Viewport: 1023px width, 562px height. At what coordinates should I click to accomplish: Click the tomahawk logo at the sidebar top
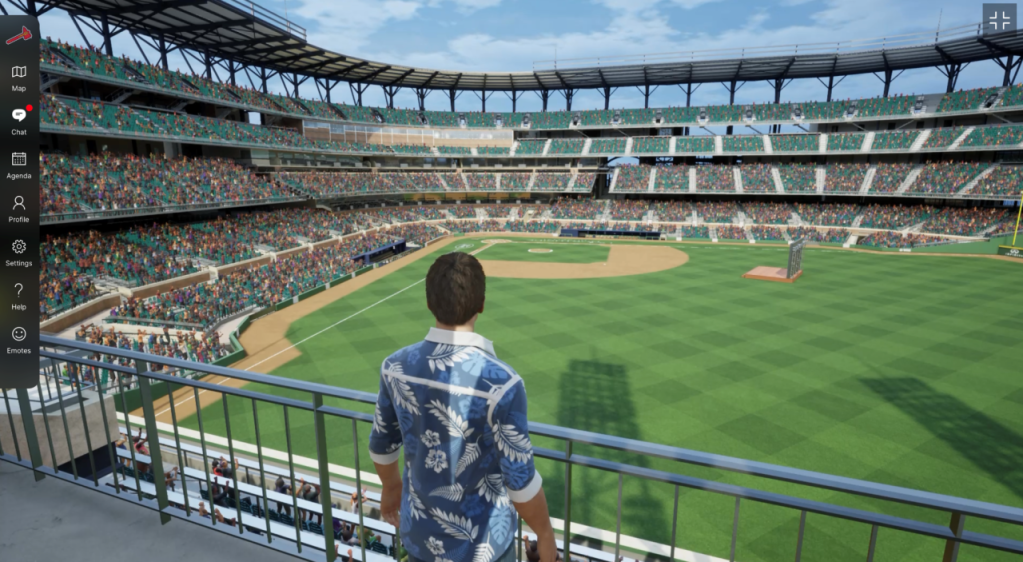click(18, 35)
